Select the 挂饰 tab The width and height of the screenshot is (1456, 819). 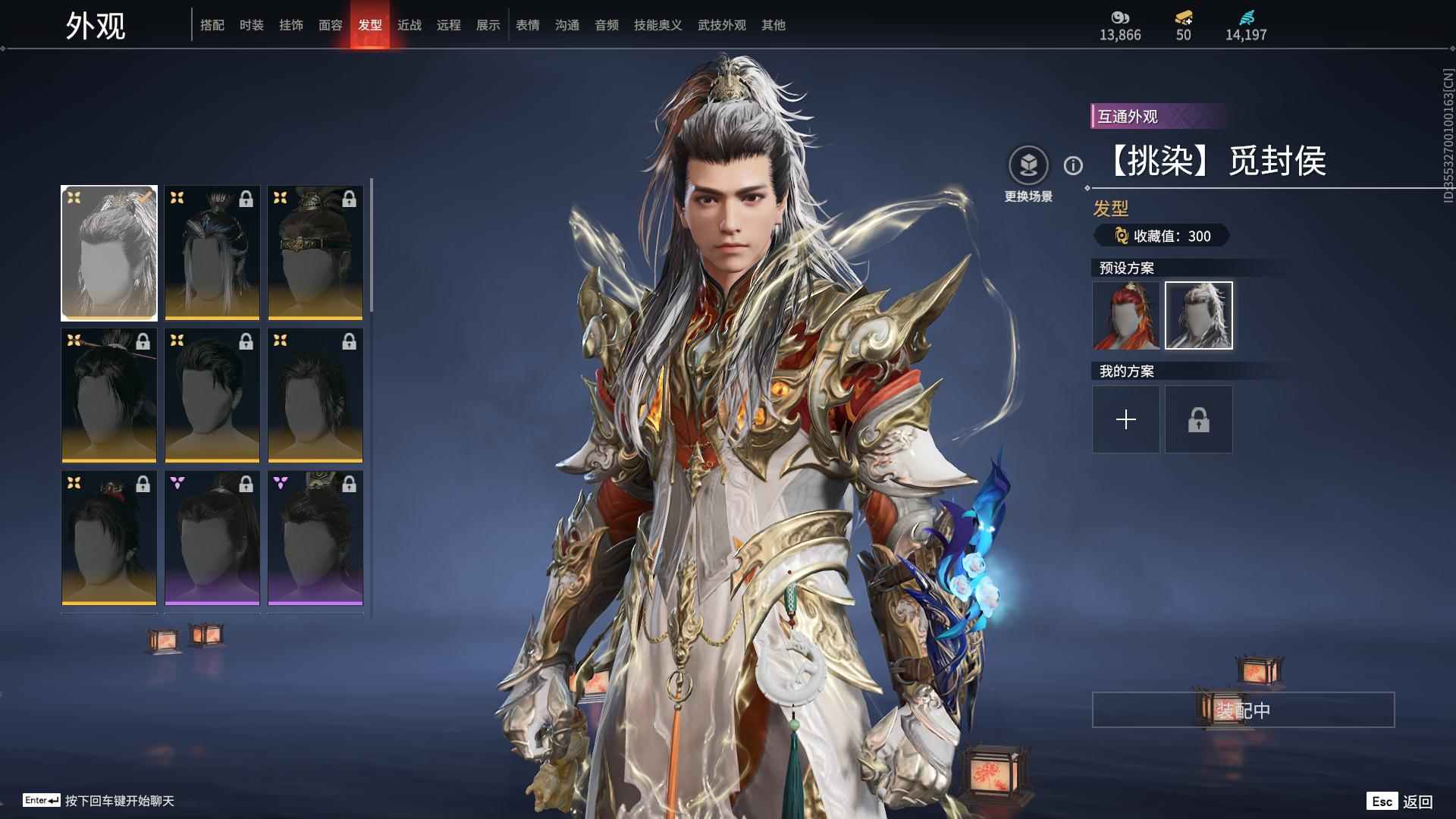(x=291, y=25)
